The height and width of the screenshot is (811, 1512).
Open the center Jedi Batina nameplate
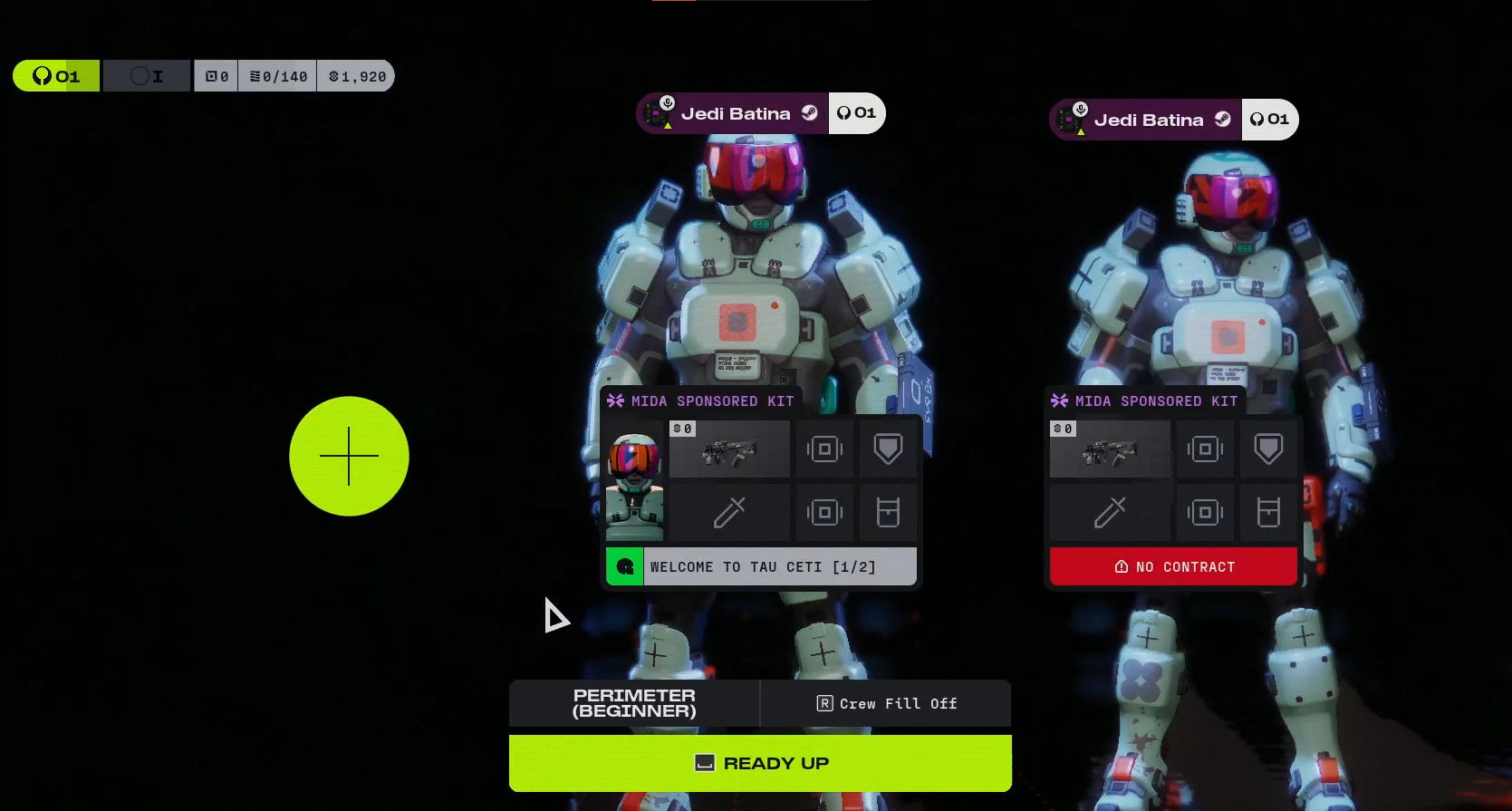click(x=733, y=113)
